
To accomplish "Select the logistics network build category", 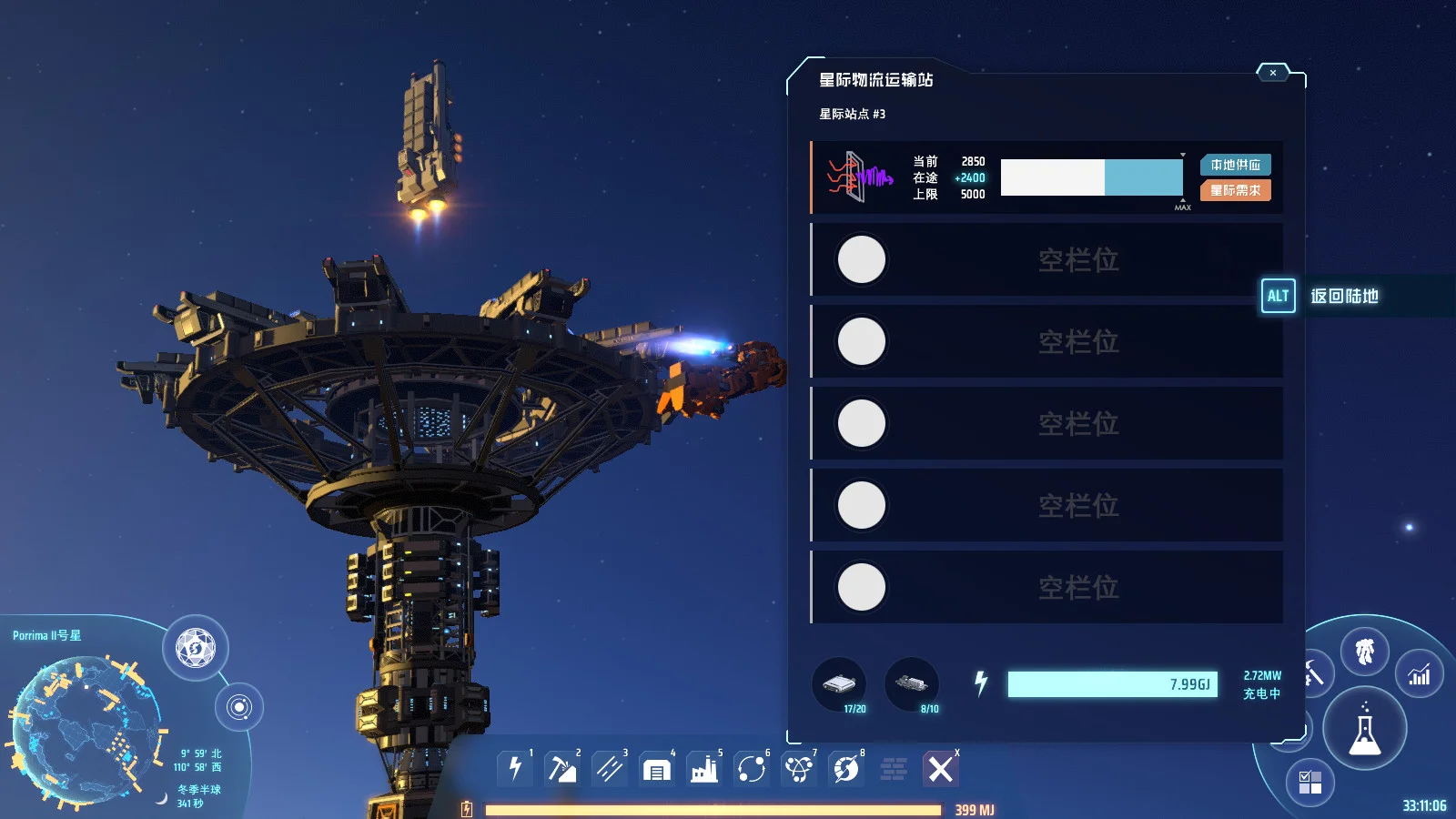I will point(800,769).
